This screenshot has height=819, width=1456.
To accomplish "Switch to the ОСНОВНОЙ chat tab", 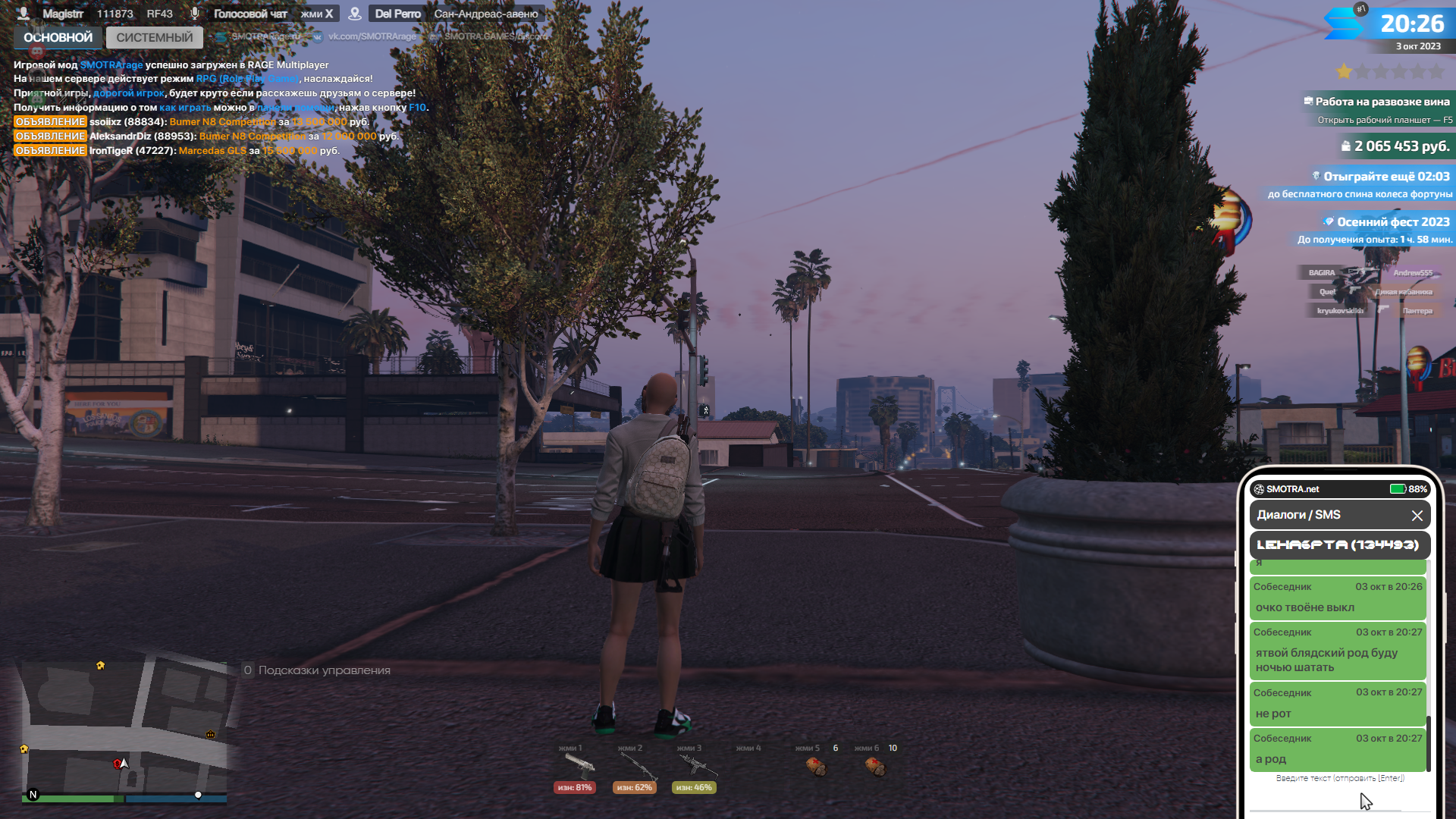I will pyautogui.click(x=58, y=37).
